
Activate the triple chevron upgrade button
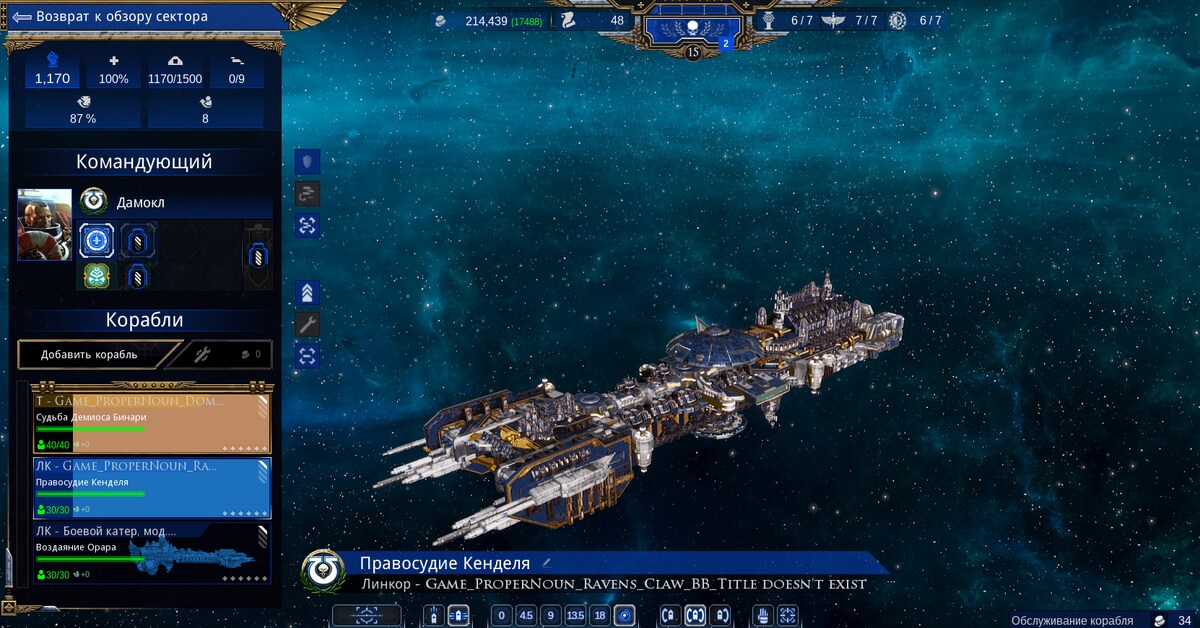coord(308,292)
